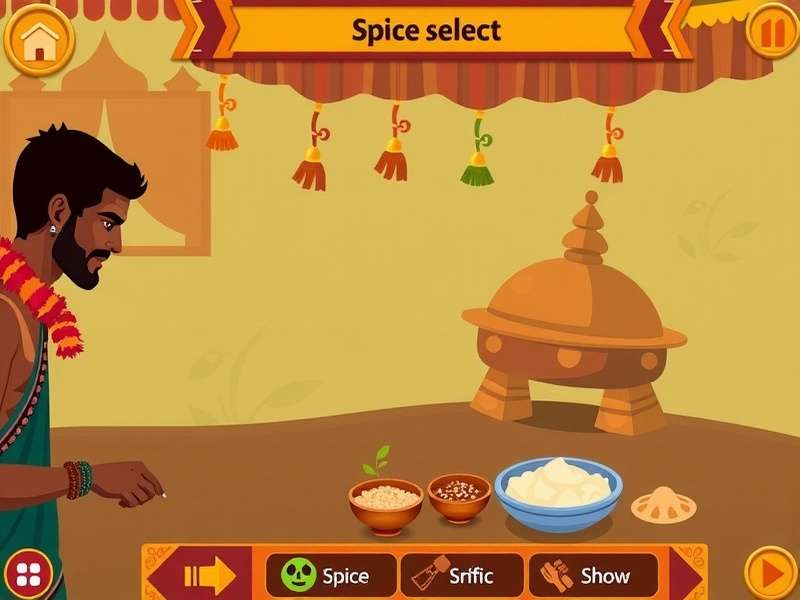Select the blue bowl of white curd
Viewport: 800px width, 600px height.
click(558, 492)
